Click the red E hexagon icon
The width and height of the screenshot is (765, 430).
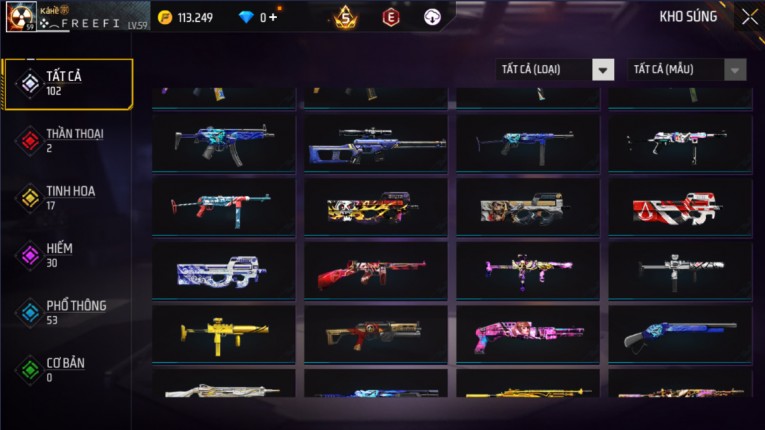click(391, 17)
